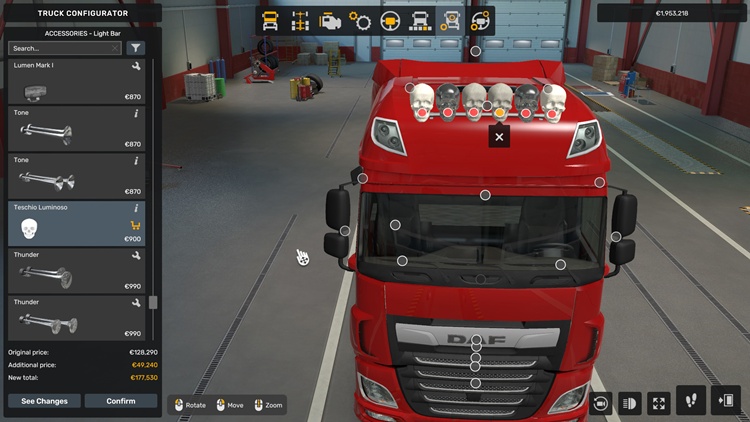Close the light bar slot selection
The width and height of the screenshot is (750, 422).
(499, 137)
